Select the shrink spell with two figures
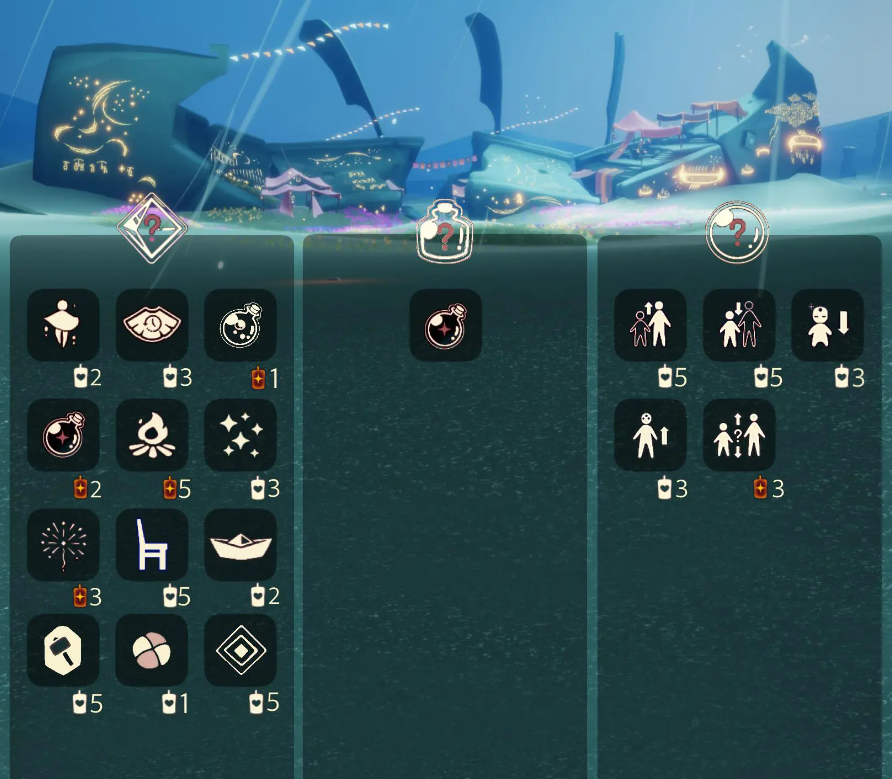Screen dimensions: 892x779 (x=739, y=325)
